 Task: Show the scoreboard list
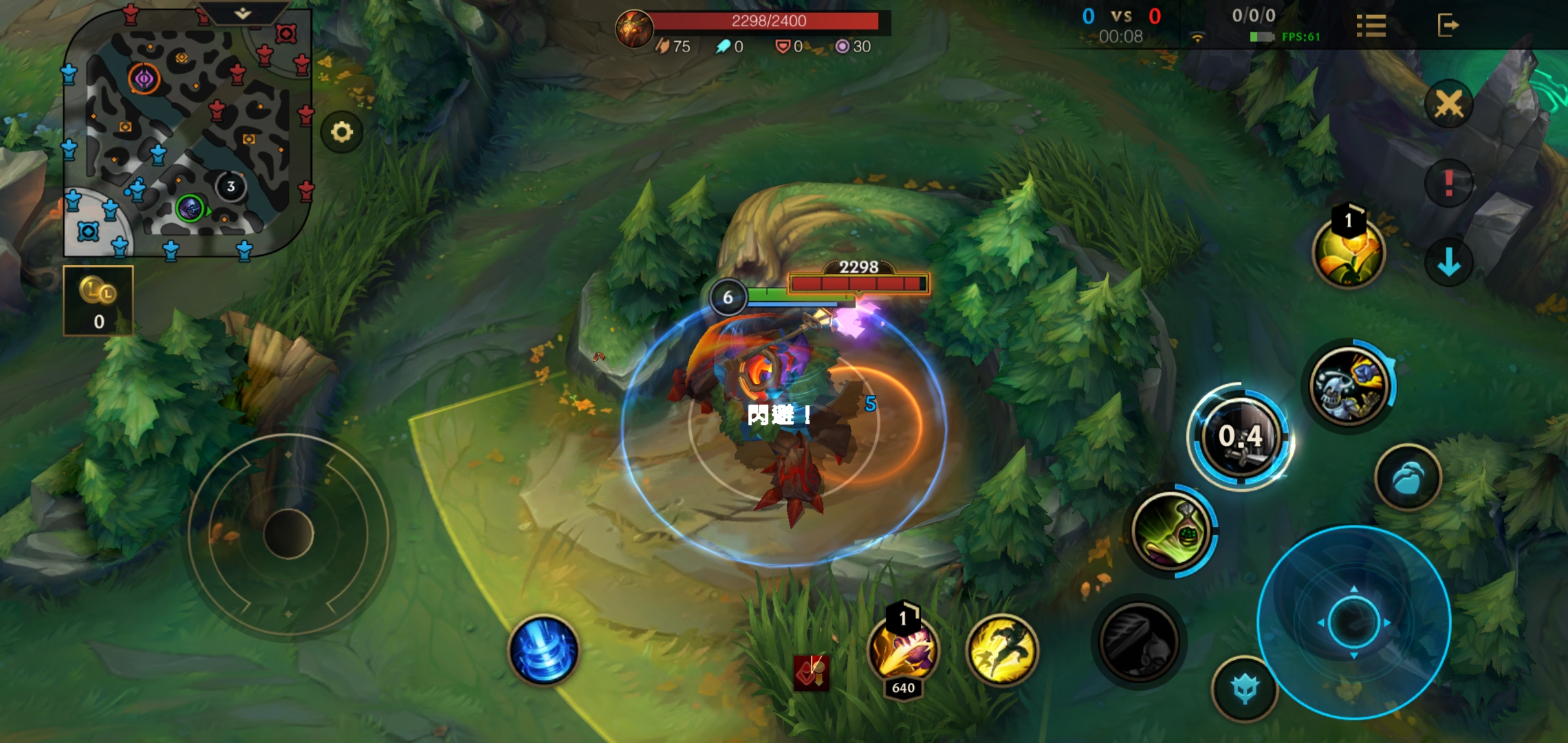pyautogui.click(x=1371, y=26)
